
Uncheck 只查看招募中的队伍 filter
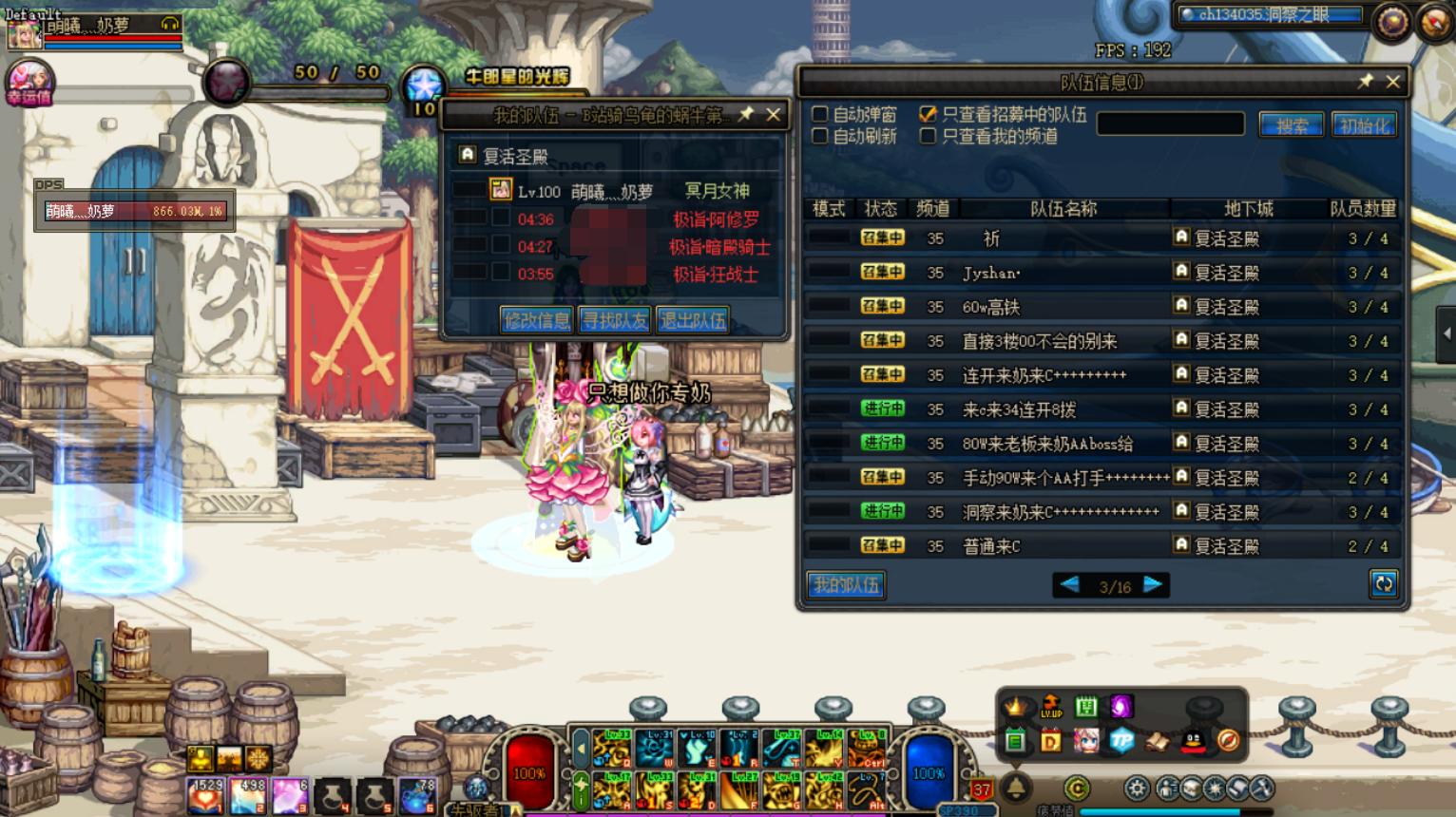928,114
